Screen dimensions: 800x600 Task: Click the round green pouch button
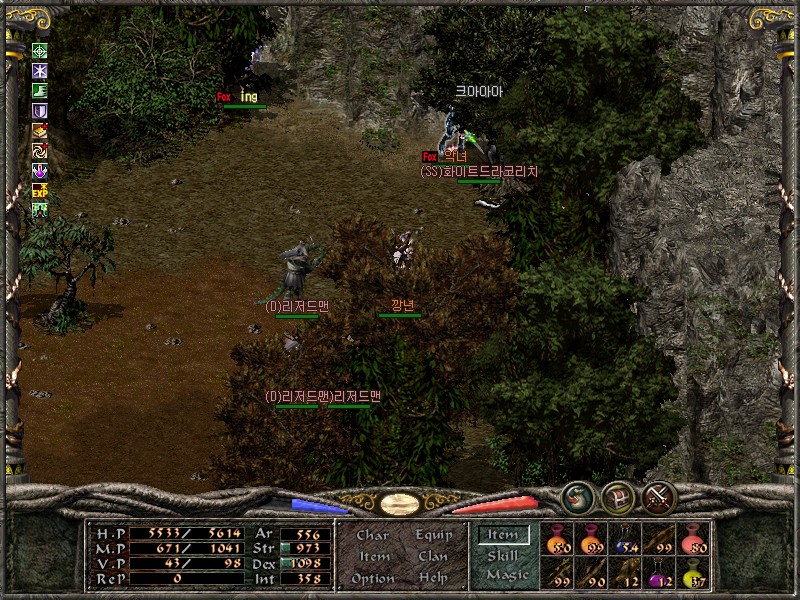point(577,496)
